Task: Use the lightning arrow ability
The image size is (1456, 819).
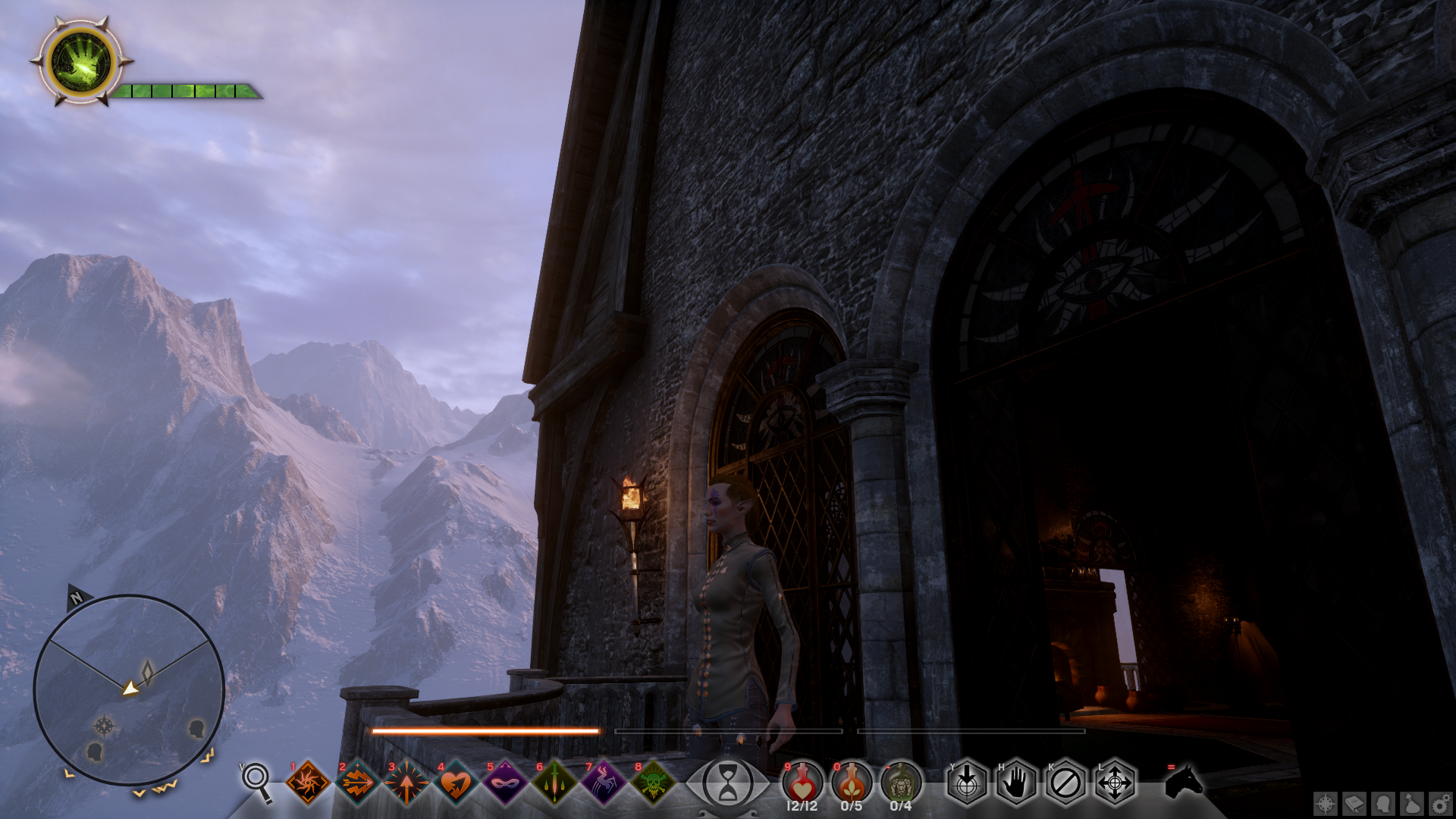Action: pyautogui.click(x=357, y=783)
